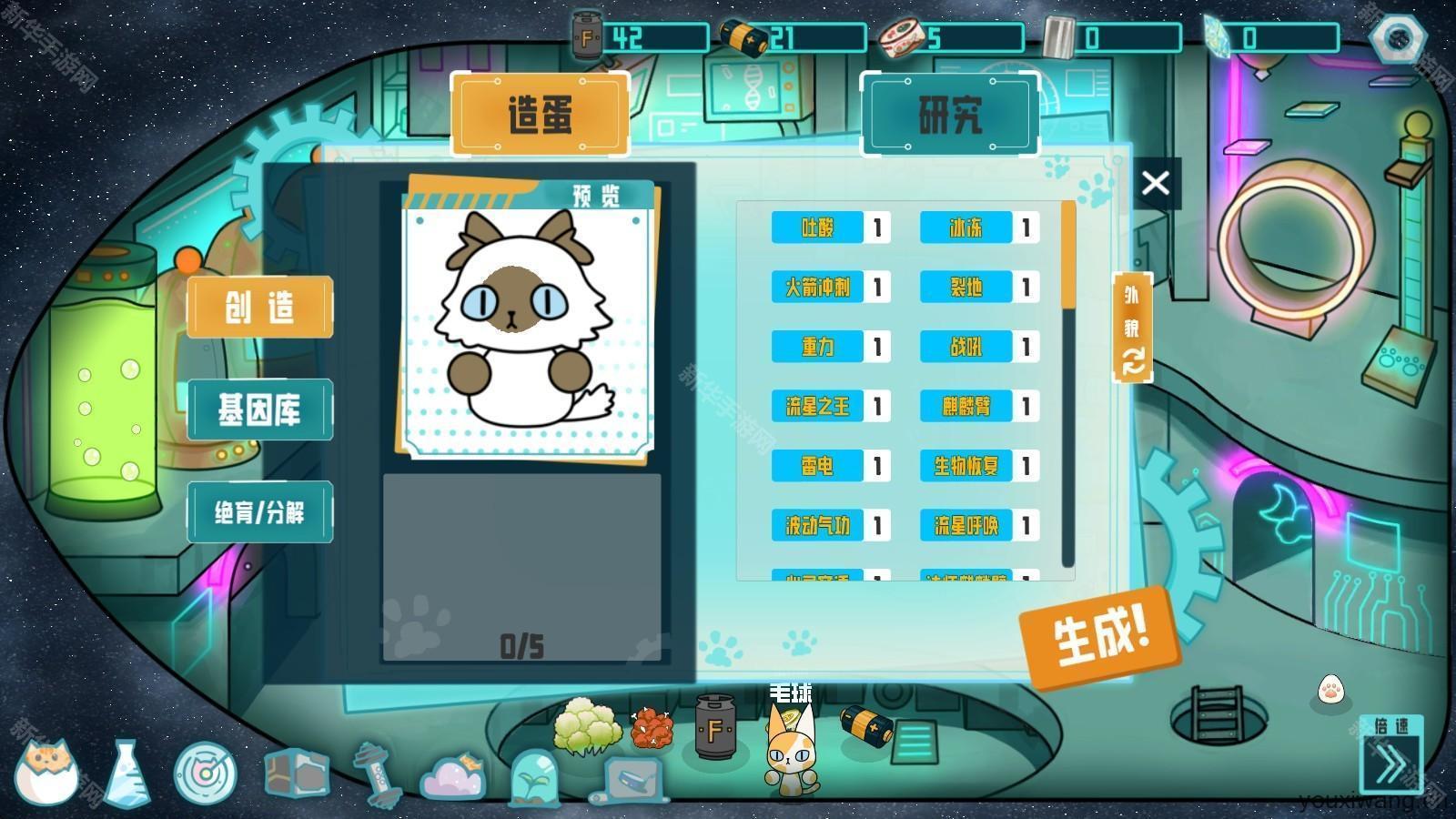1456x819 pixels.
Task: Expand the 流星呼唤 skill entry
Action: pos(967,526)
